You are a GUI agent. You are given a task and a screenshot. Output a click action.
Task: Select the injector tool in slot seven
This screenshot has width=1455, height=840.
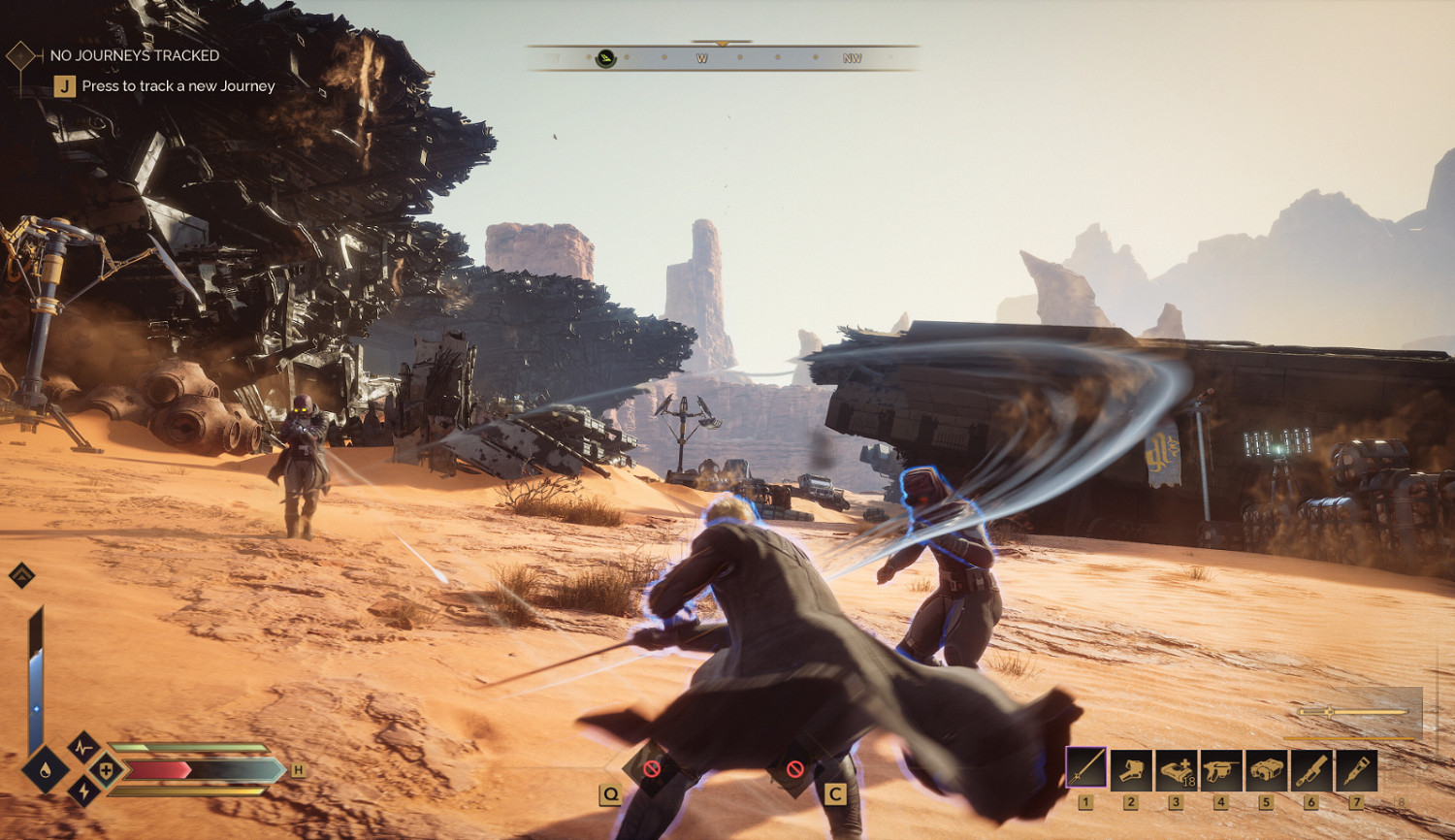tap(1356, 769)
